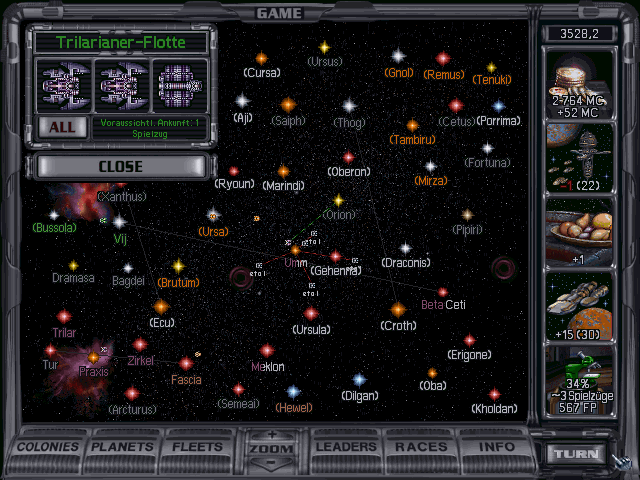
Task: Open the LEADERS screen
Action: tap(345, 446)
